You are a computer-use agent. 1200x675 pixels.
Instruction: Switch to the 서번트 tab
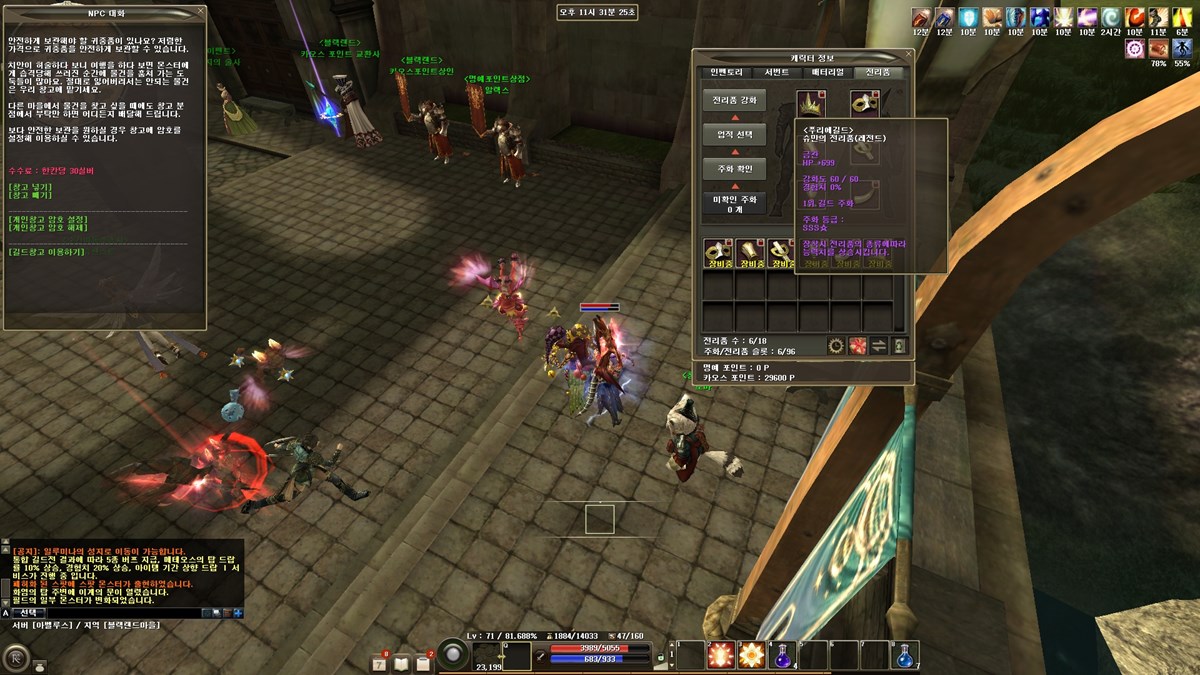point(777,72)
